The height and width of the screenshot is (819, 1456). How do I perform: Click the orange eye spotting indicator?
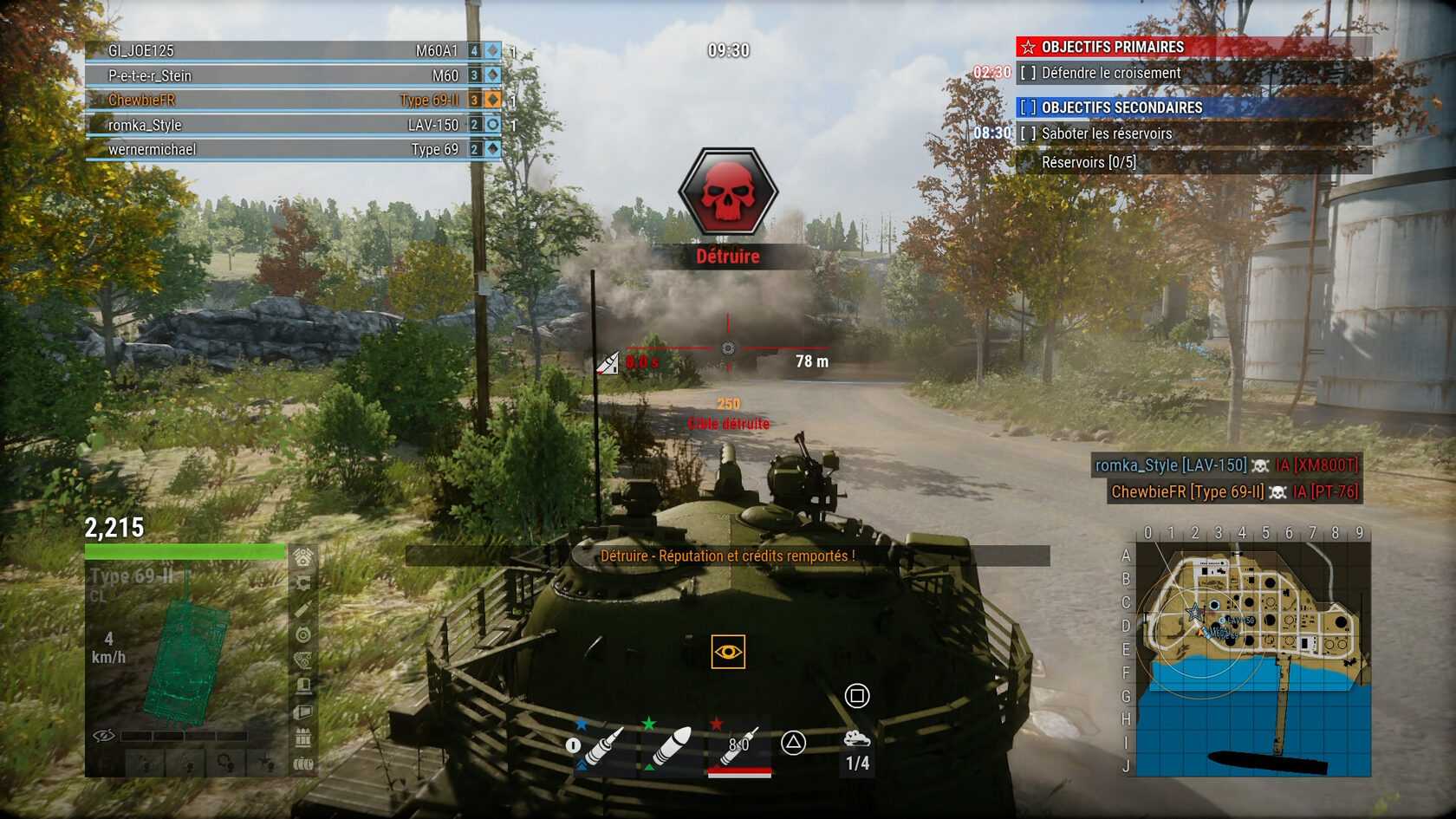point(728,652)
